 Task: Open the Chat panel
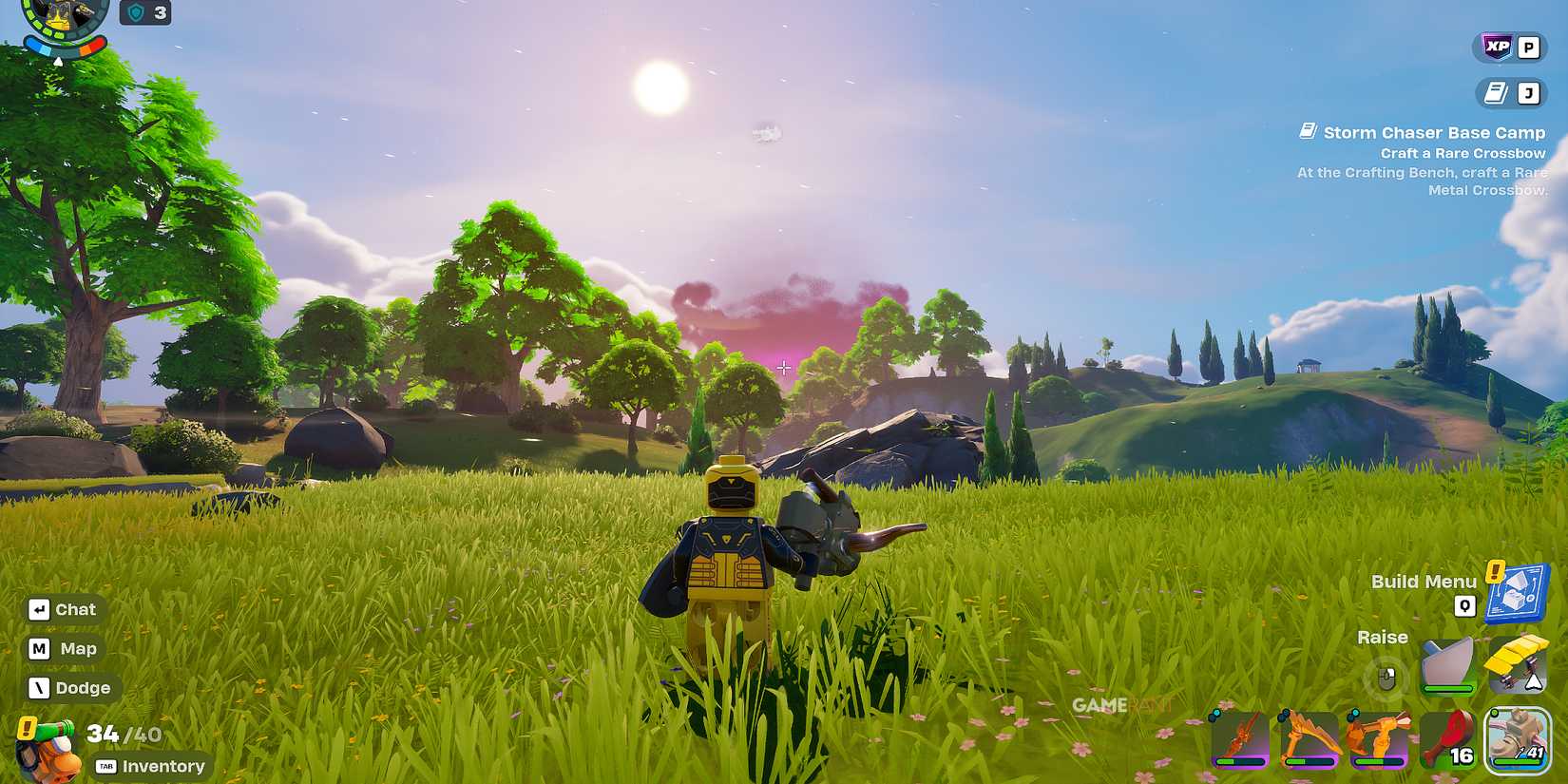click(x=64, y=609)
